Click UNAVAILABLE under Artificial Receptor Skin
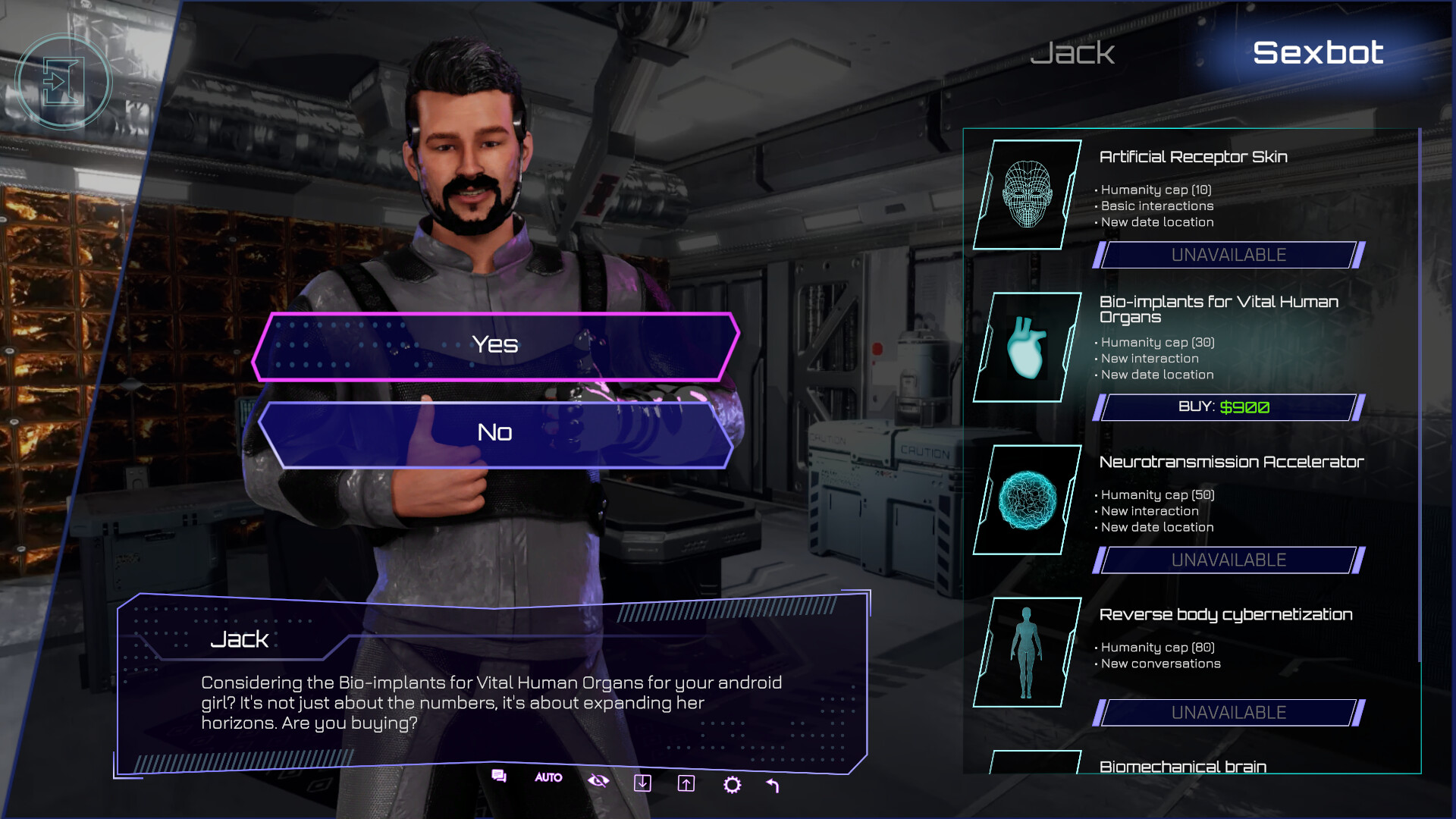The height and width of the screenshot is (819, 1456). 1228,256
